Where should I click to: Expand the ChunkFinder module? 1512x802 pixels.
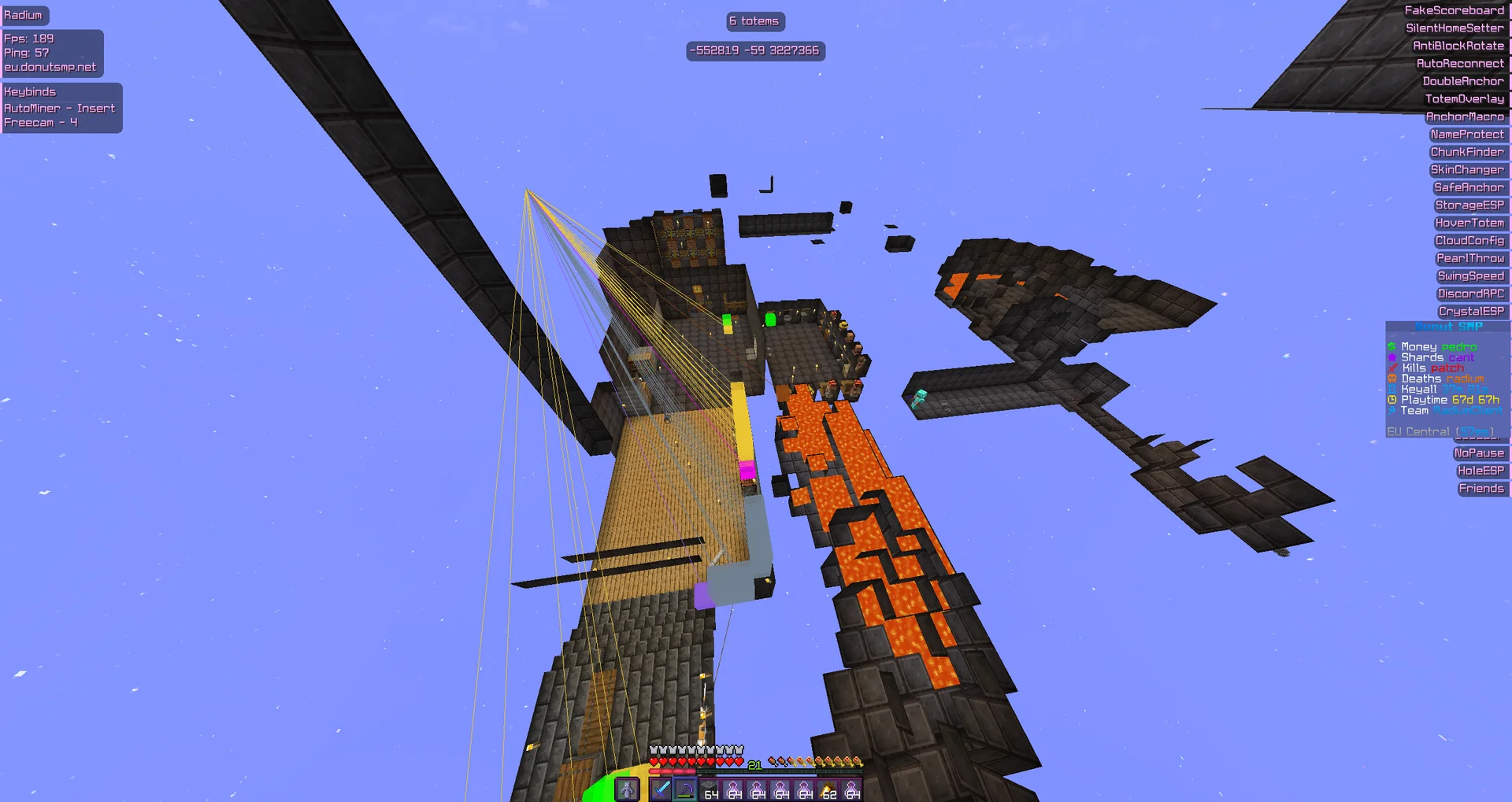tap(1467, 152)
